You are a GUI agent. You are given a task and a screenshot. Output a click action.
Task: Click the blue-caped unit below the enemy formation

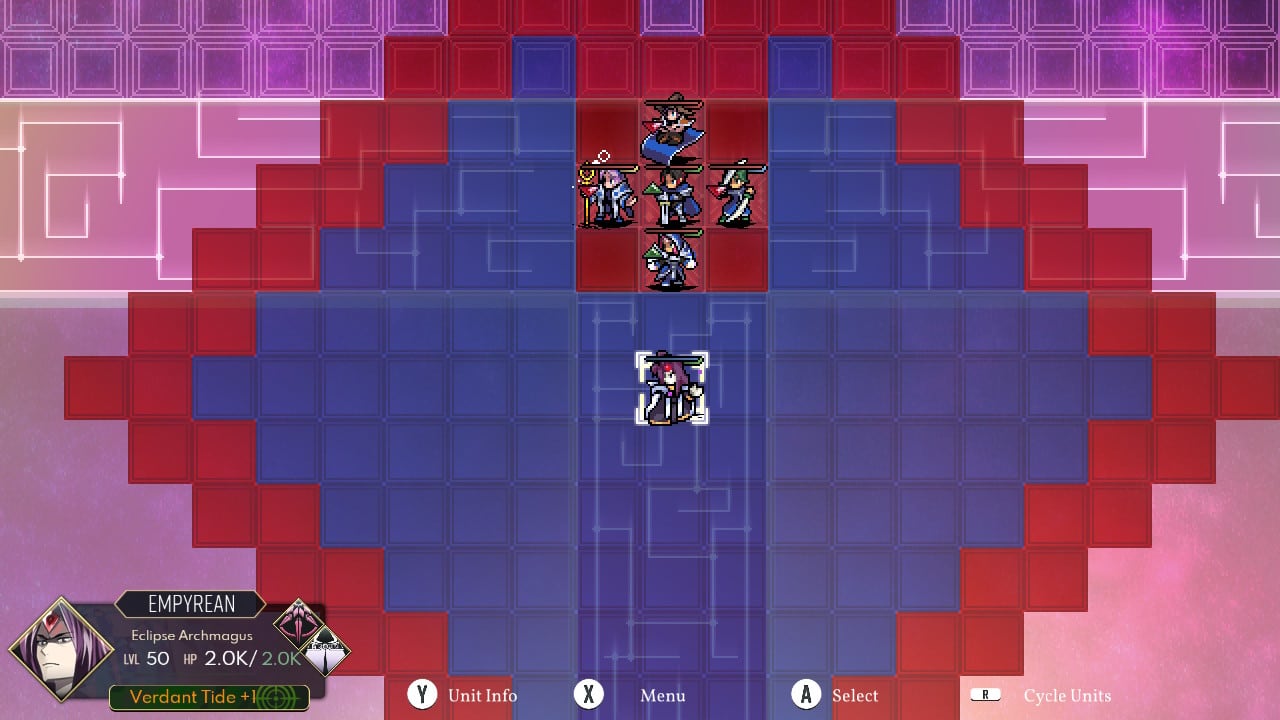(670, 258)
